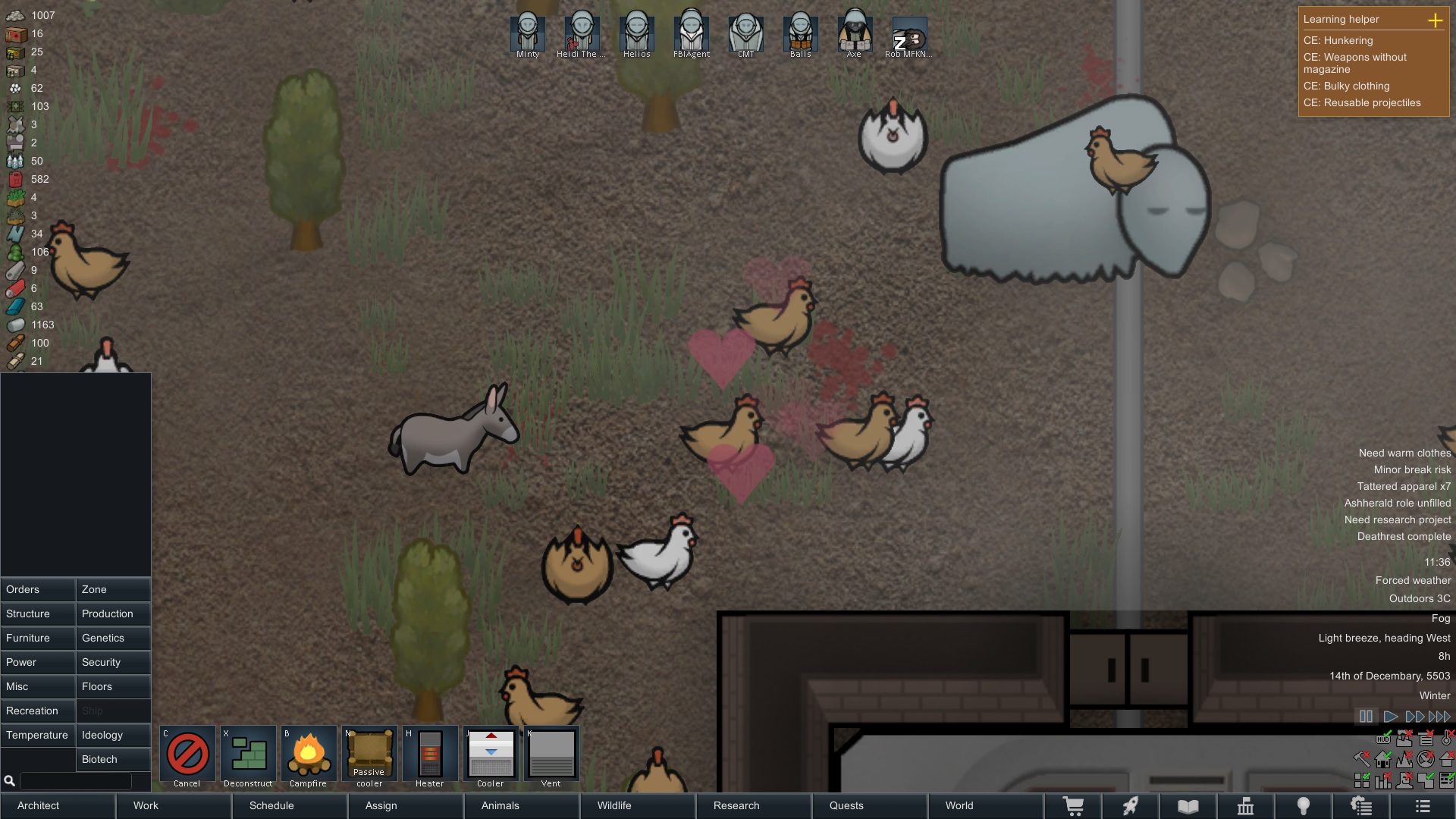Toggle the home area overlay
Viewport: 1456px width, 819px height.
click(1382, 761)
